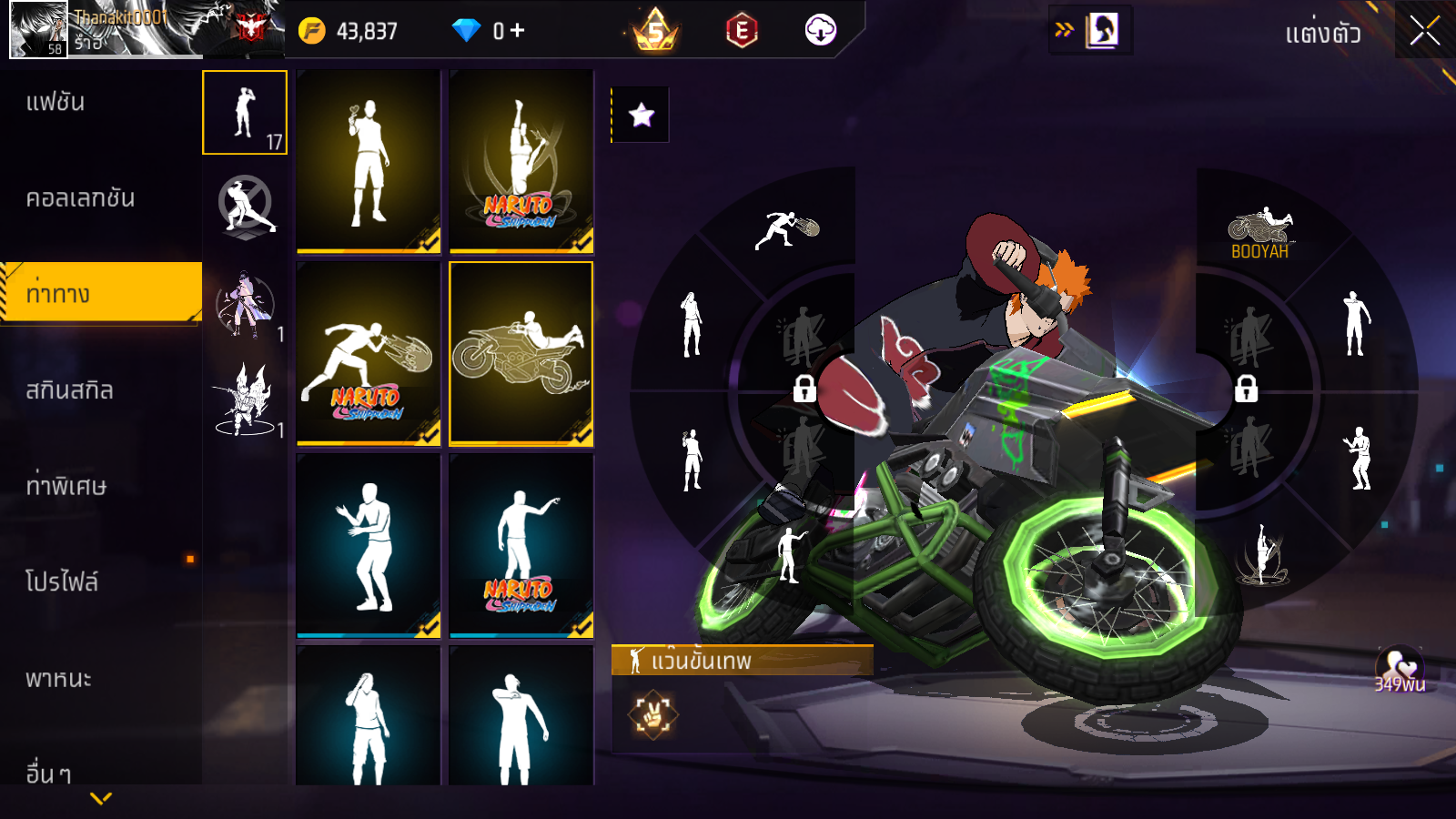Viewport: 1456px width, 819px height.
Task: Go to the ท่าพิเศษ tab
Action: (x=66, y=486)
